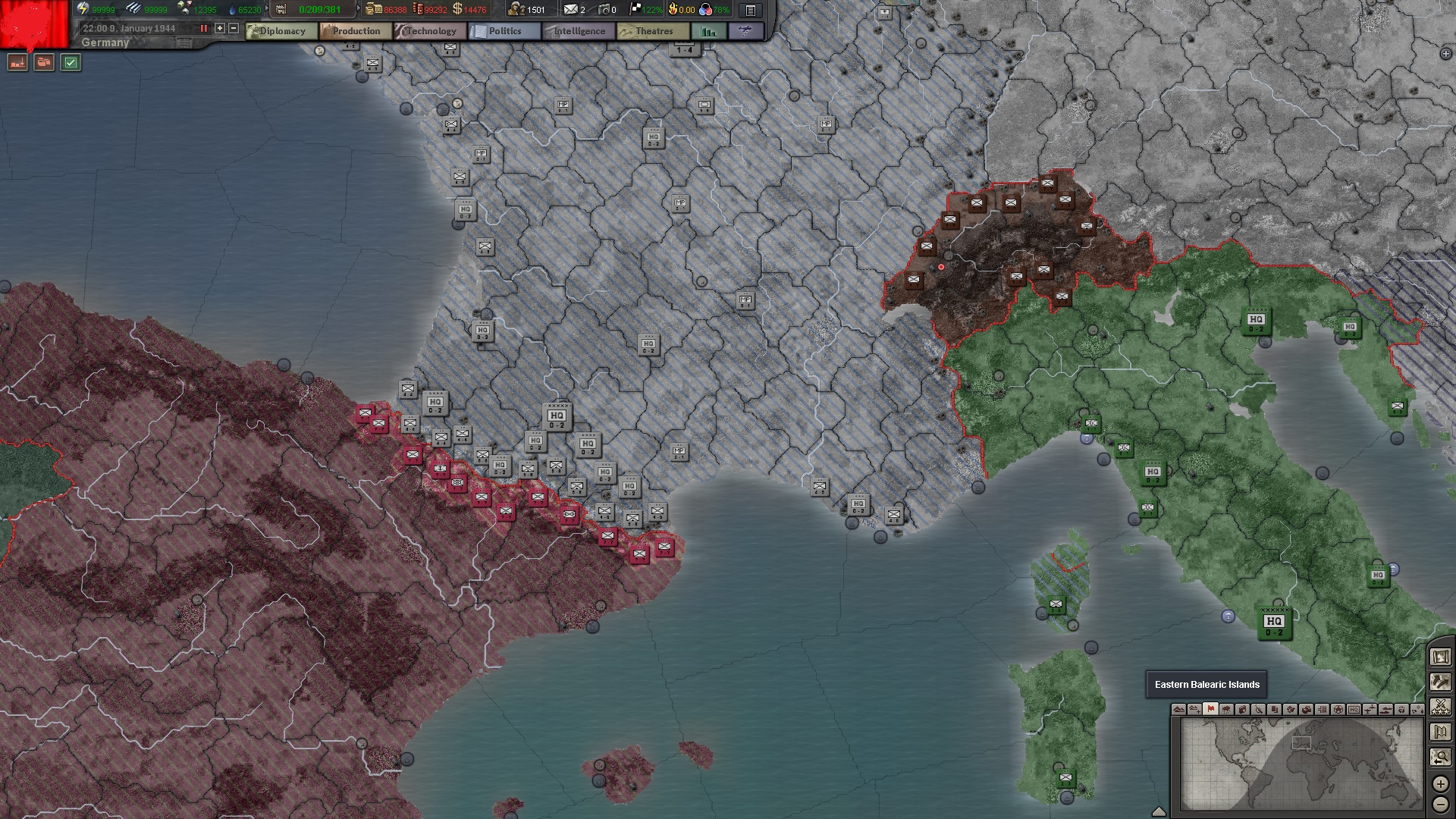Image resolution: width=1456 pixels, height=819 pixels.
Task: Open the ledger bar-chart icon beside Theatres
Action: pos(709,31)
